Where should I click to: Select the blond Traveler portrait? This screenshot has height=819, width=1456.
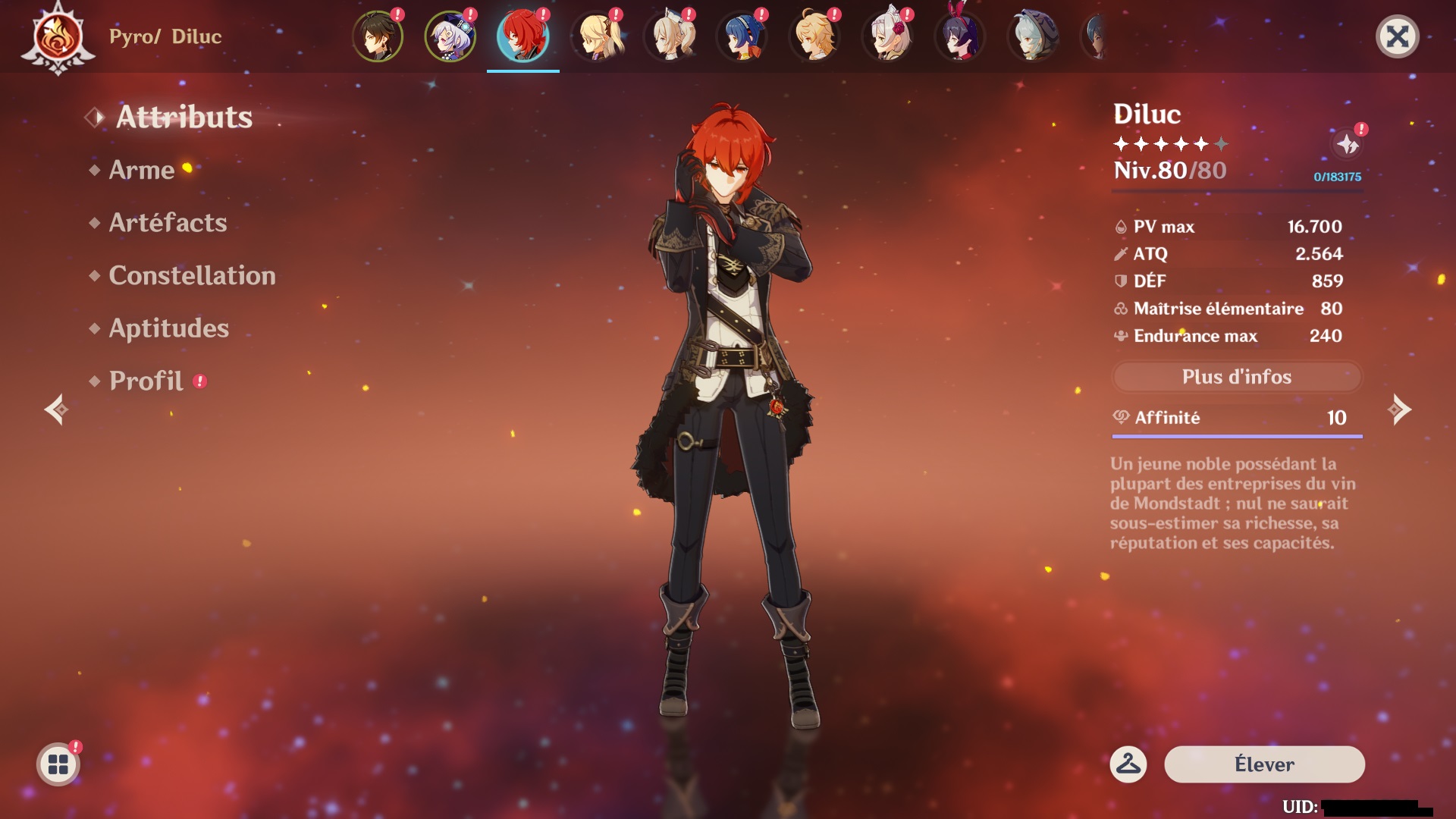coord(814,36)
